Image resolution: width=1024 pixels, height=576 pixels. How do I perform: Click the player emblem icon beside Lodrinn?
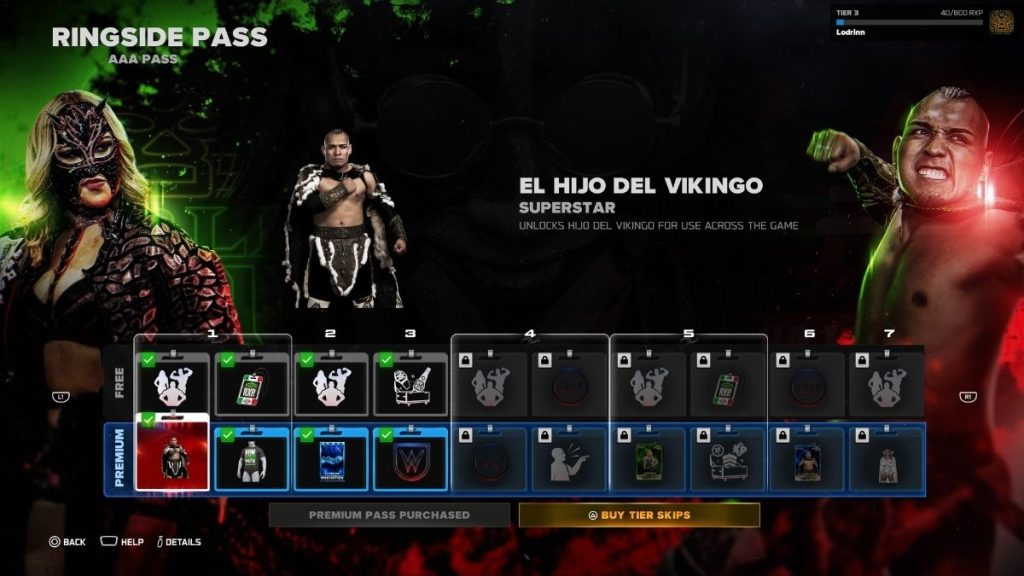click(x=1001, y=22)
